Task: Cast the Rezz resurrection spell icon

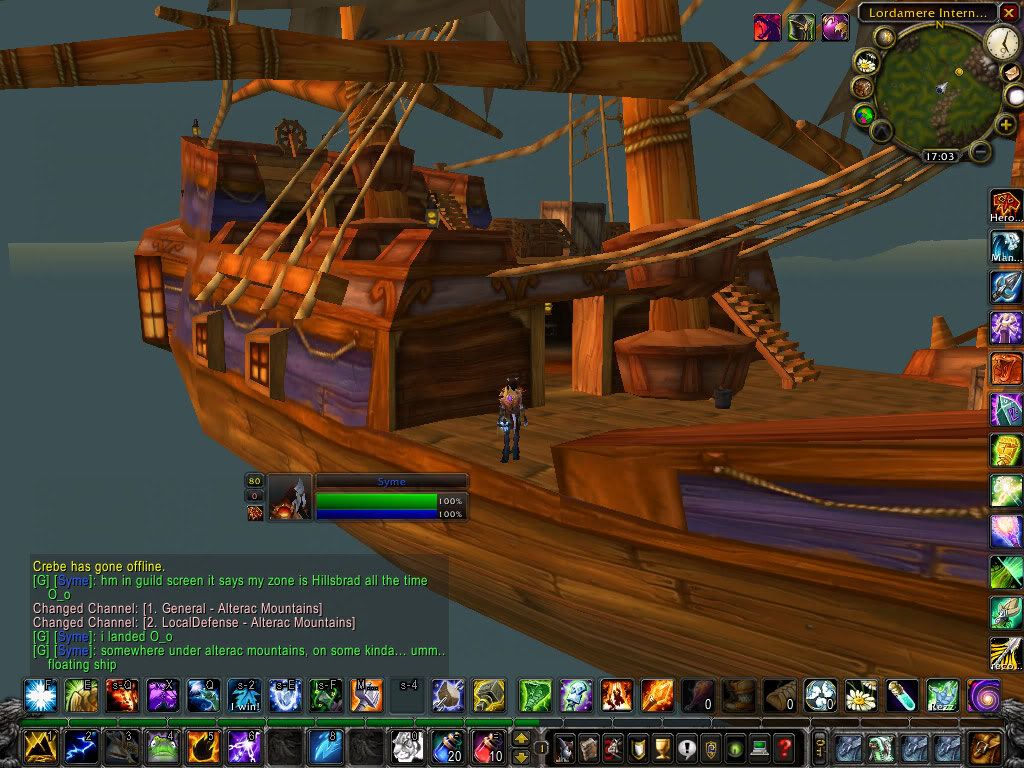Action: point(941,694)
